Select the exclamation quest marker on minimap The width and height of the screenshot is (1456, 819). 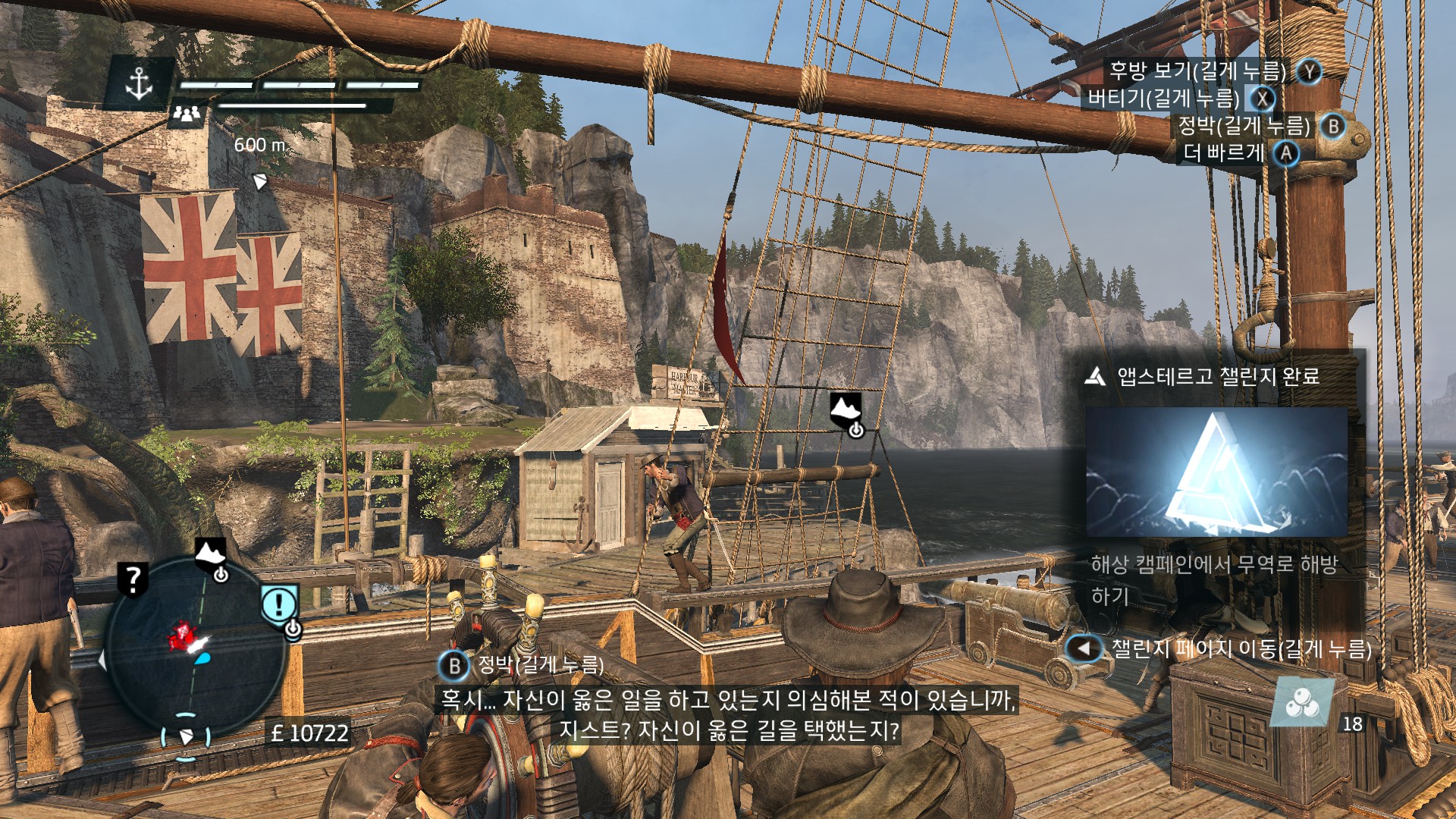point(279,604)
